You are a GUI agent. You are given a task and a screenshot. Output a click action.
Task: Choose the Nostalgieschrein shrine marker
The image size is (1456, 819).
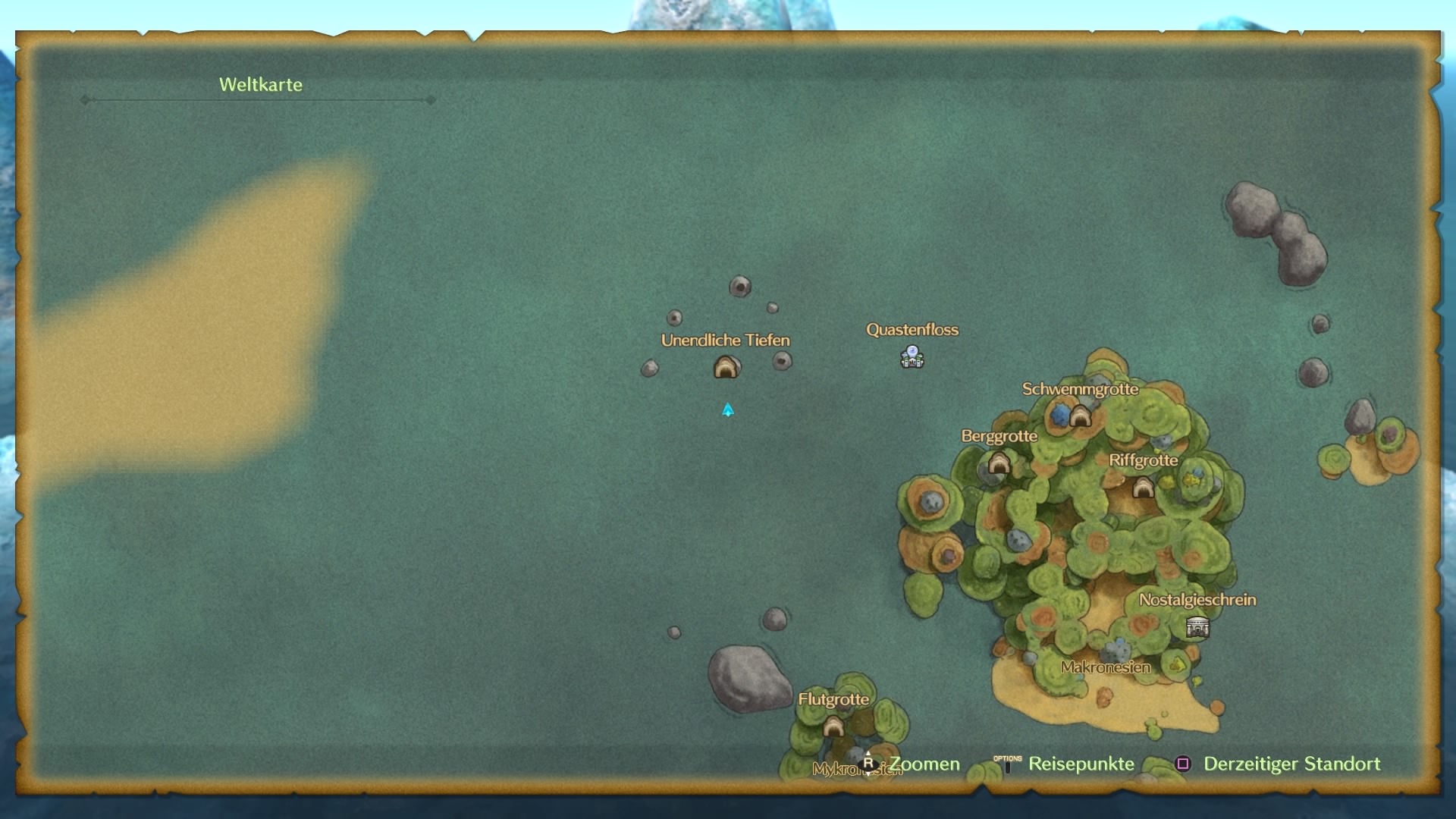coord(1197,627)
